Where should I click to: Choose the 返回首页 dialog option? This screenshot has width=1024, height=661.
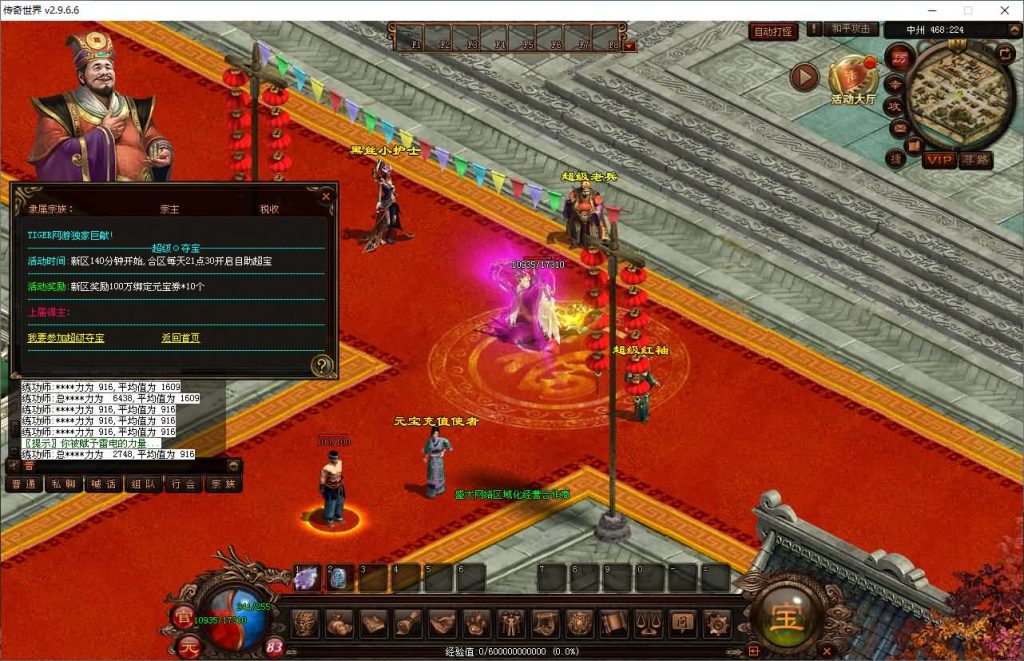pyautogui.click(x=180, y=338)
